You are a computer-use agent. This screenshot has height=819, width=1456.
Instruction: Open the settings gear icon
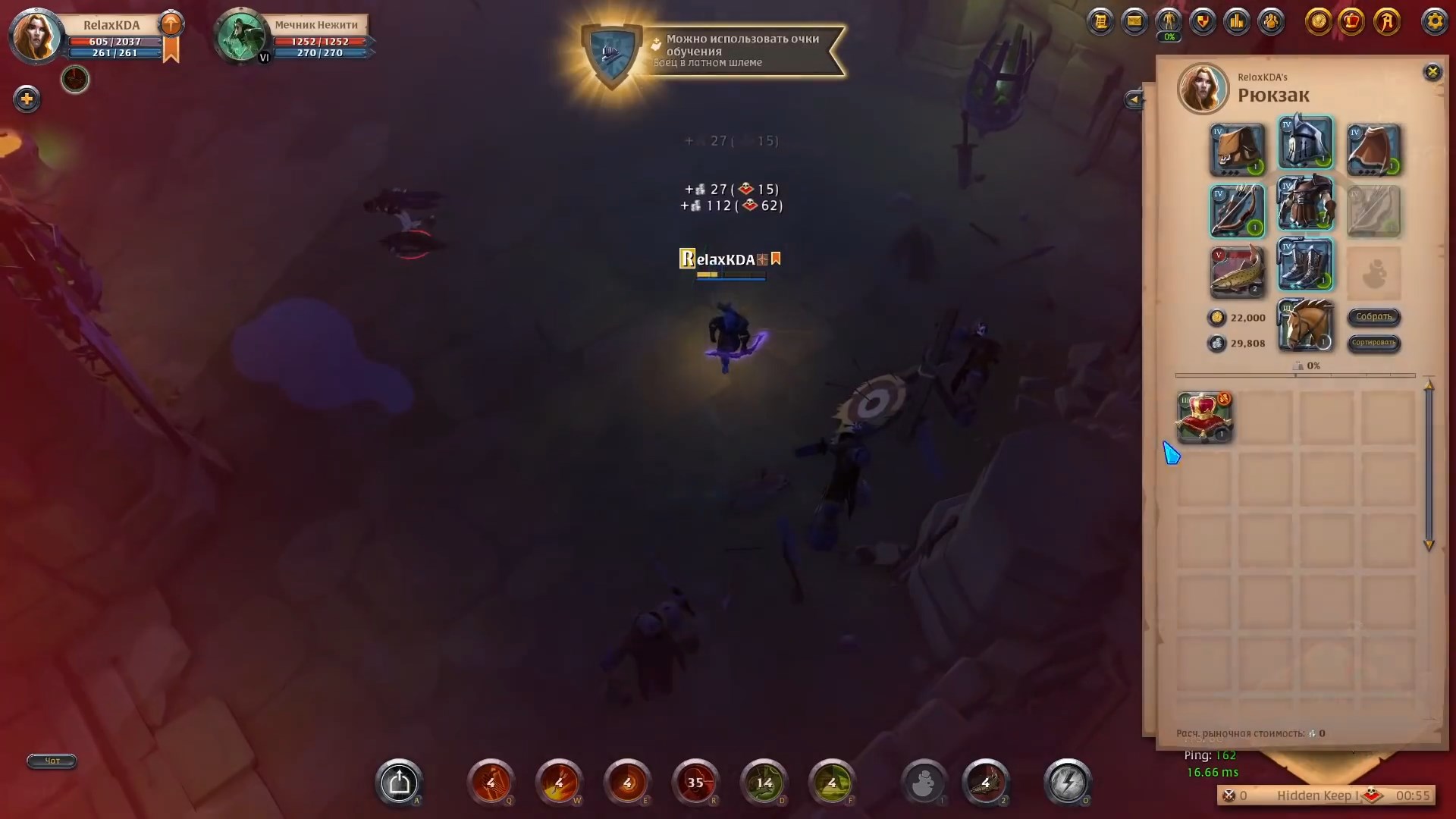(x=1435, y=21)
